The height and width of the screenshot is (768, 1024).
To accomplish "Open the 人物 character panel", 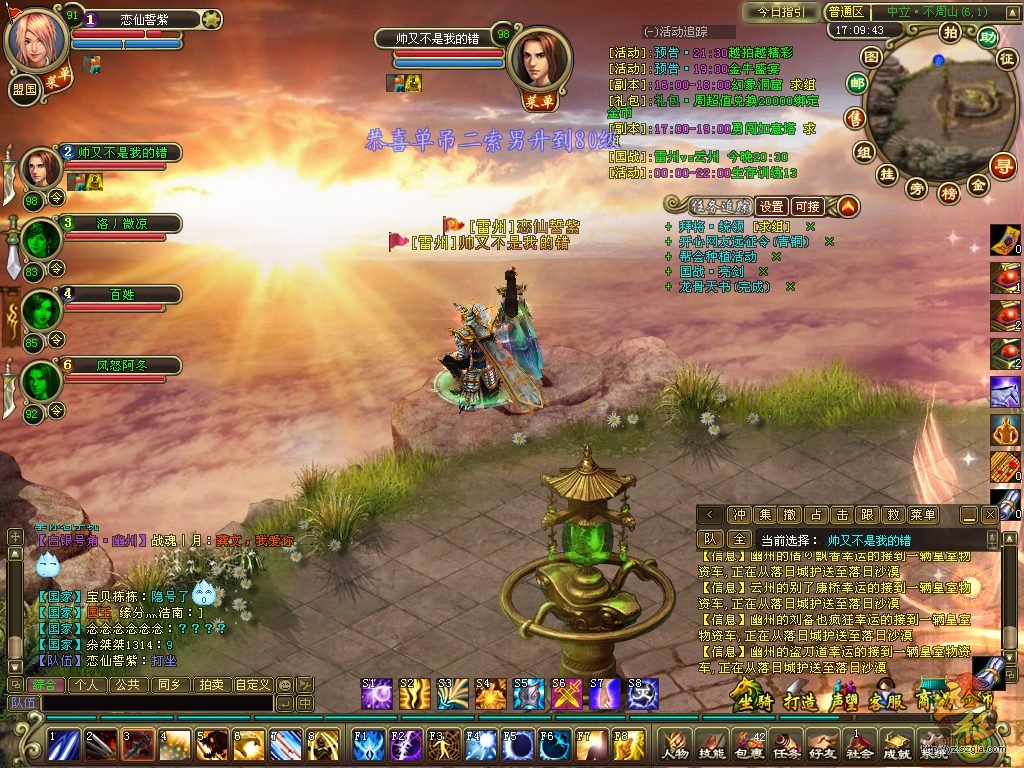I will (x=675, y=745).
